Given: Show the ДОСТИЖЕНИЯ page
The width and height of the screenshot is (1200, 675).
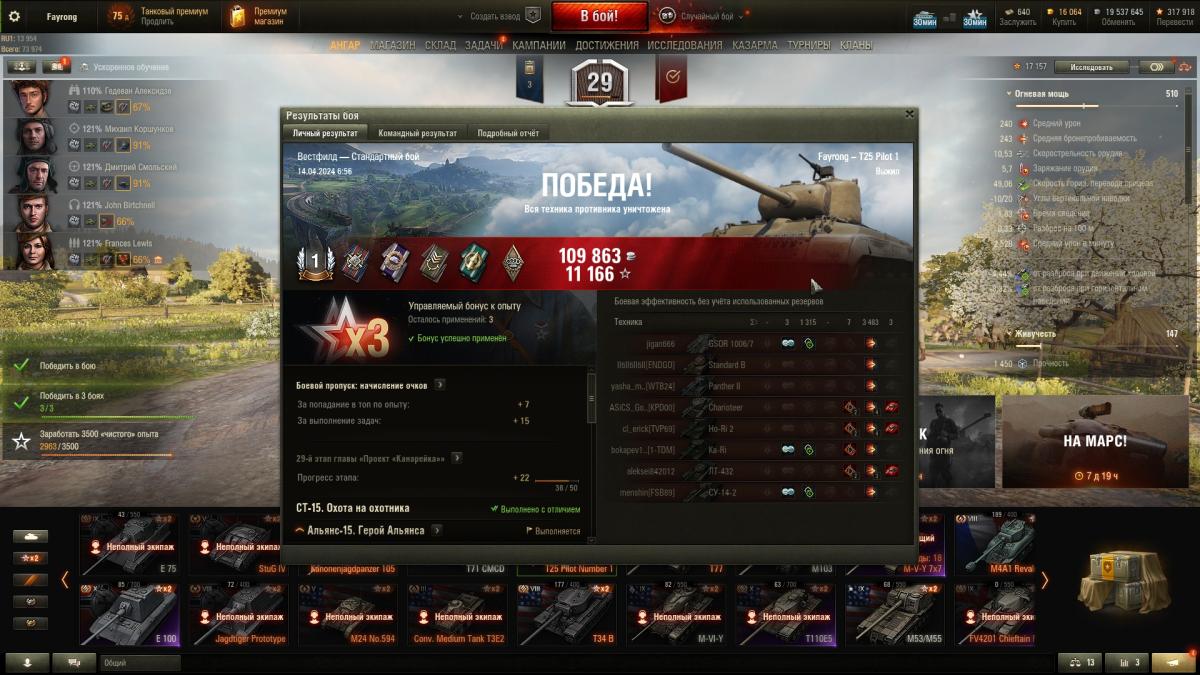Looking at the screenshot, I should click(x=607, y=45).
